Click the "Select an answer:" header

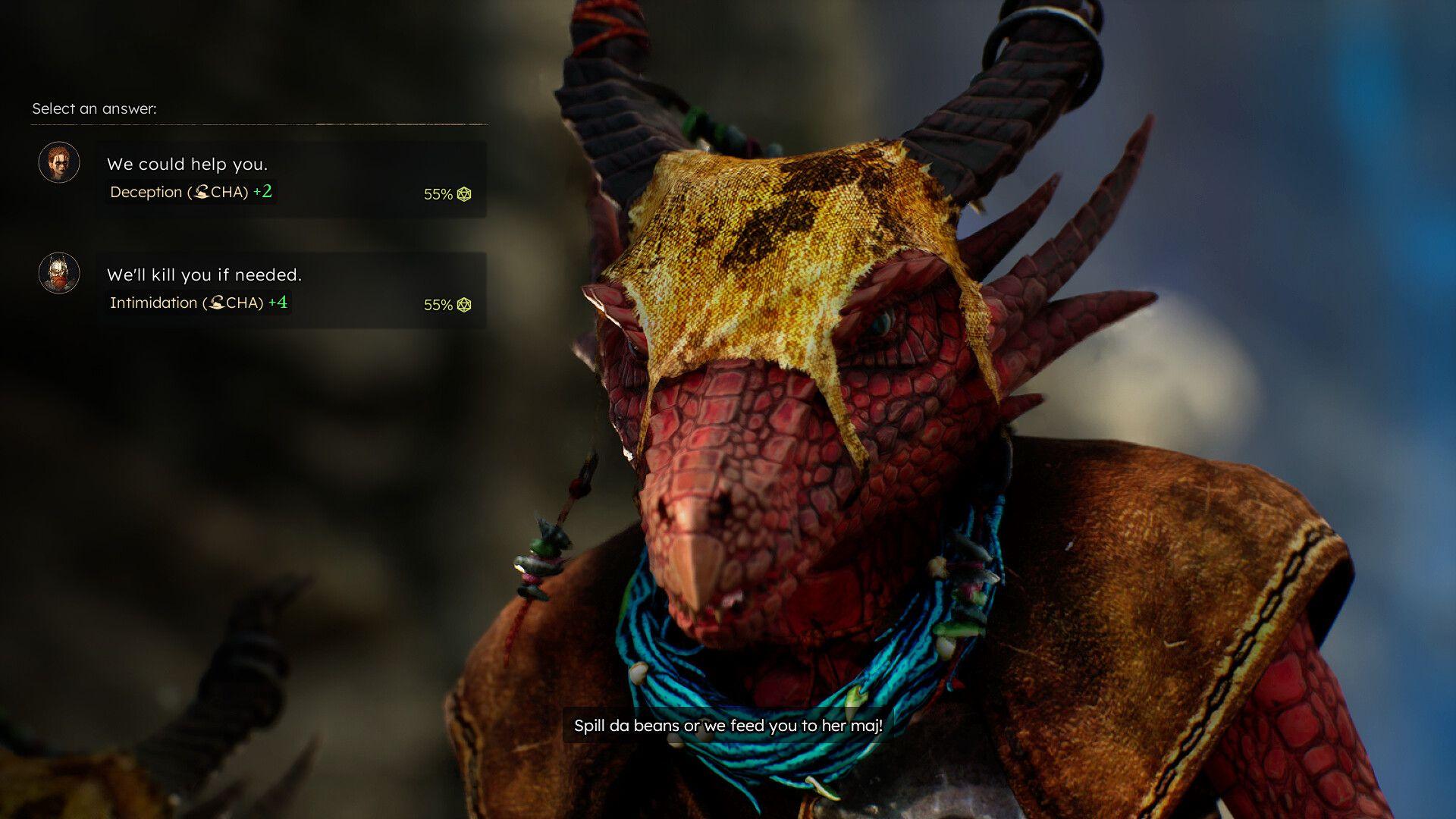click(94, 108)
